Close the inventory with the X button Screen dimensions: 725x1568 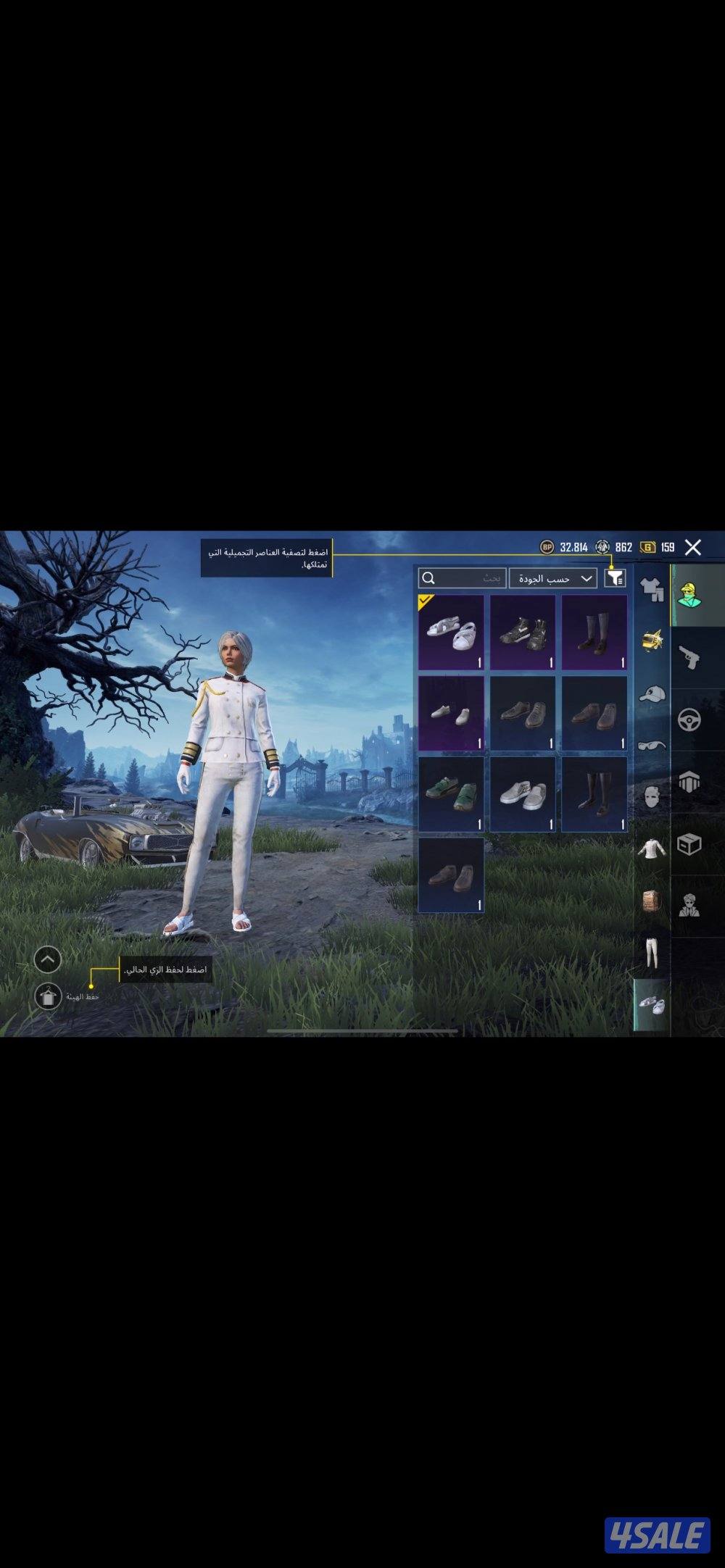(x=693, y=547)
